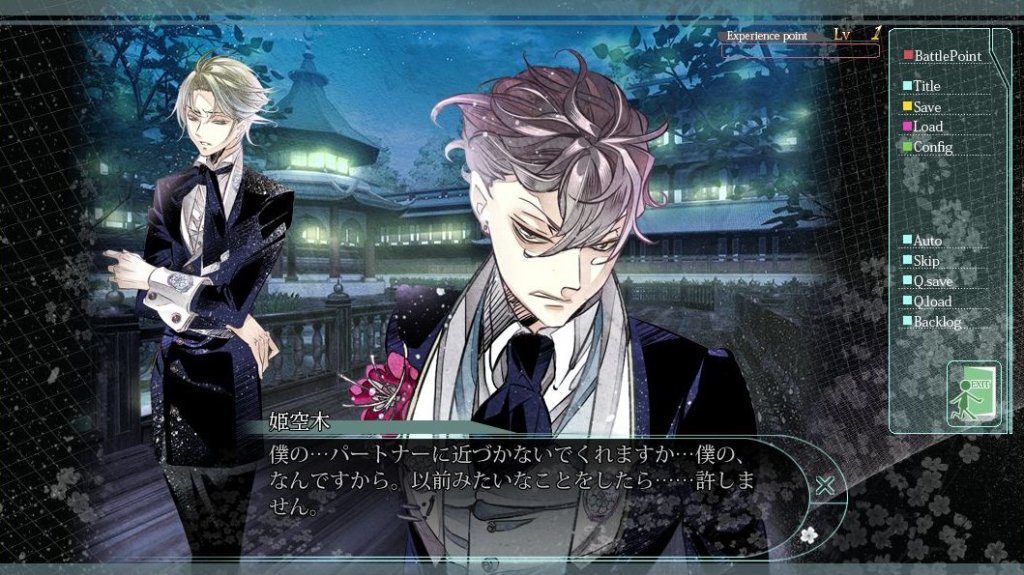Perform a quick load with Q.load
This screenshot has height=575, width=1024.
pyautogui.click(x=932, y=301)
